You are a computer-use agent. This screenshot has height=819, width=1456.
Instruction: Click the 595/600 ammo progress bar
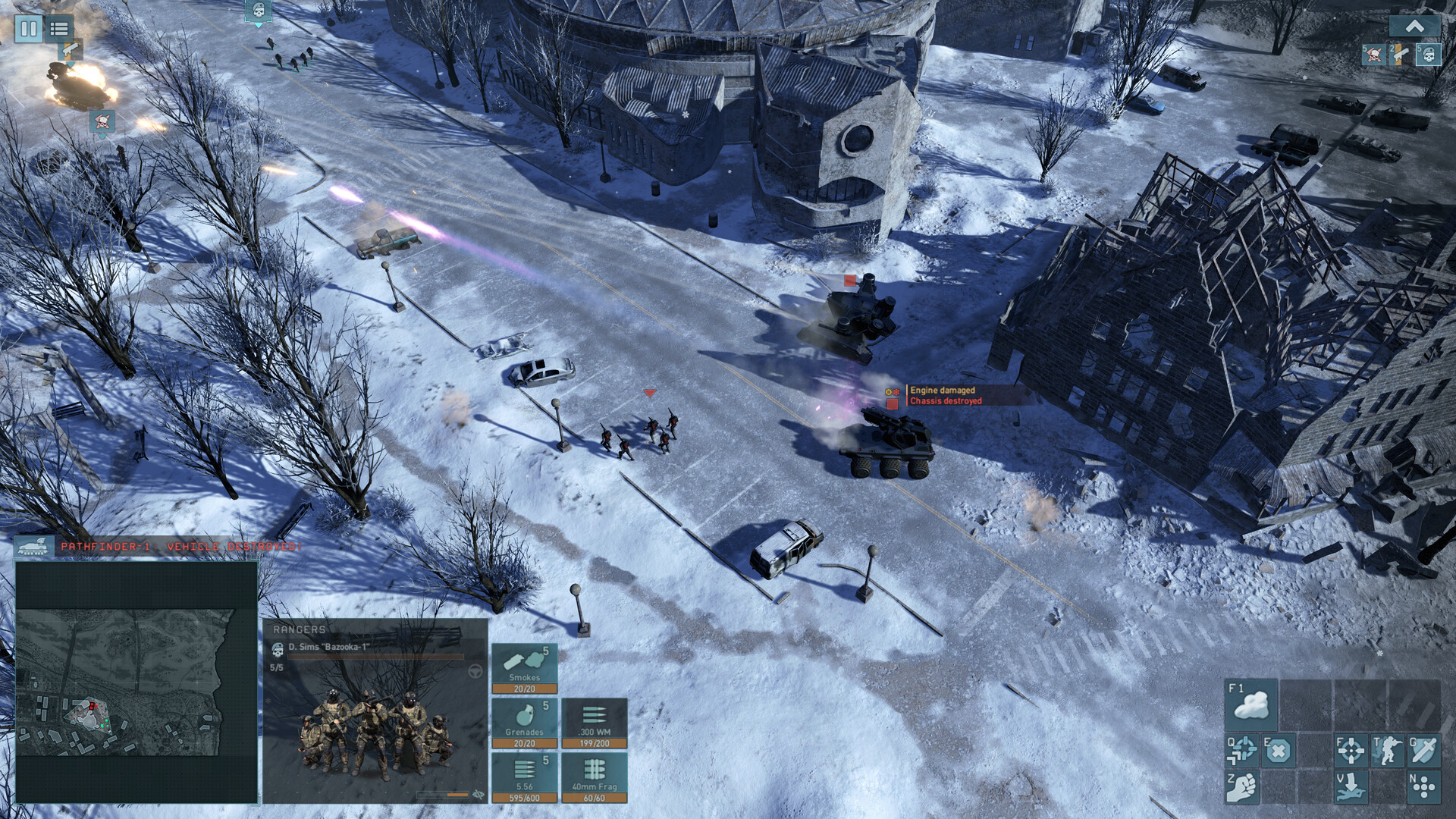[x=526, y=797]
